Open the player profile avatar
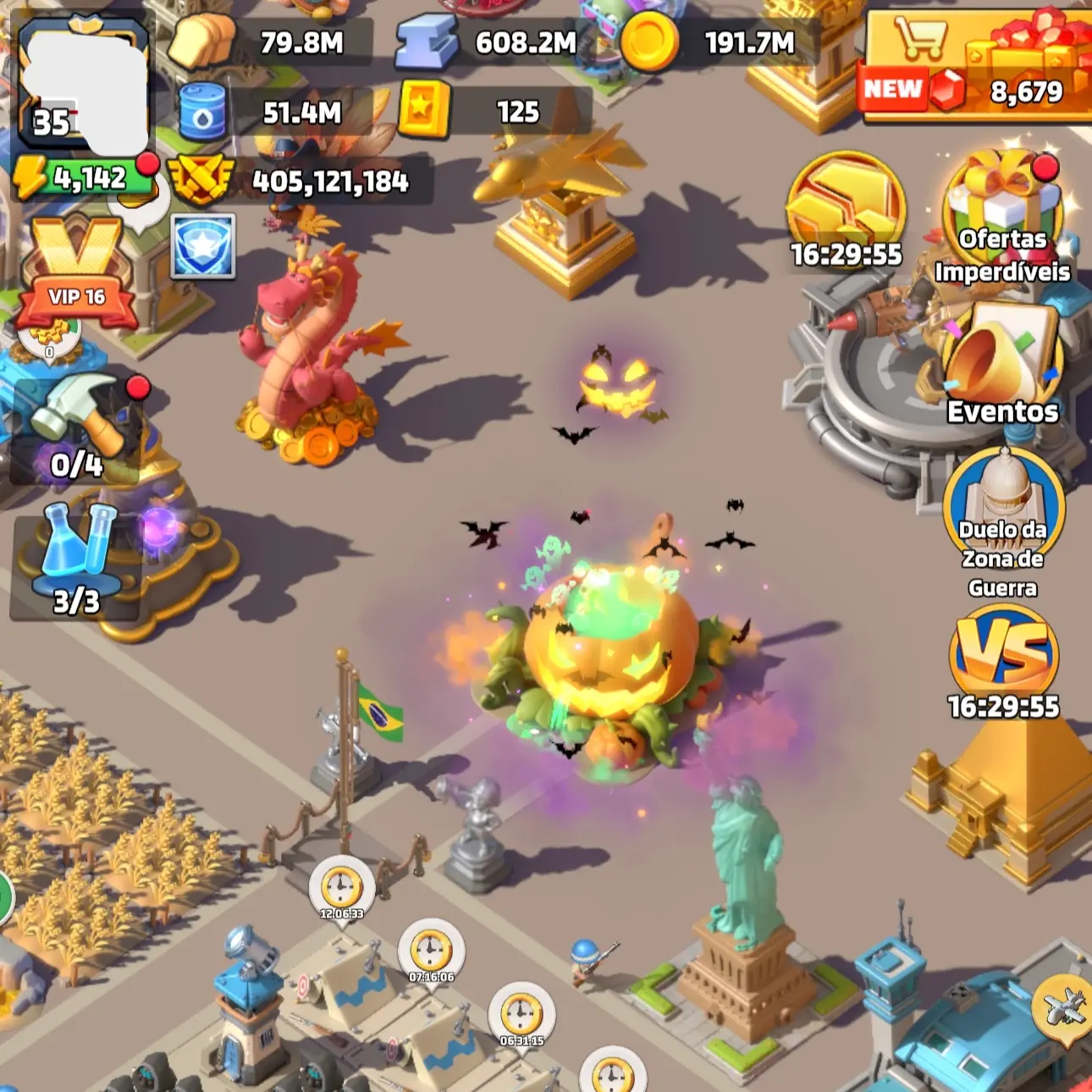Viewport: 1092px width, 1092px height. [83, 85]
